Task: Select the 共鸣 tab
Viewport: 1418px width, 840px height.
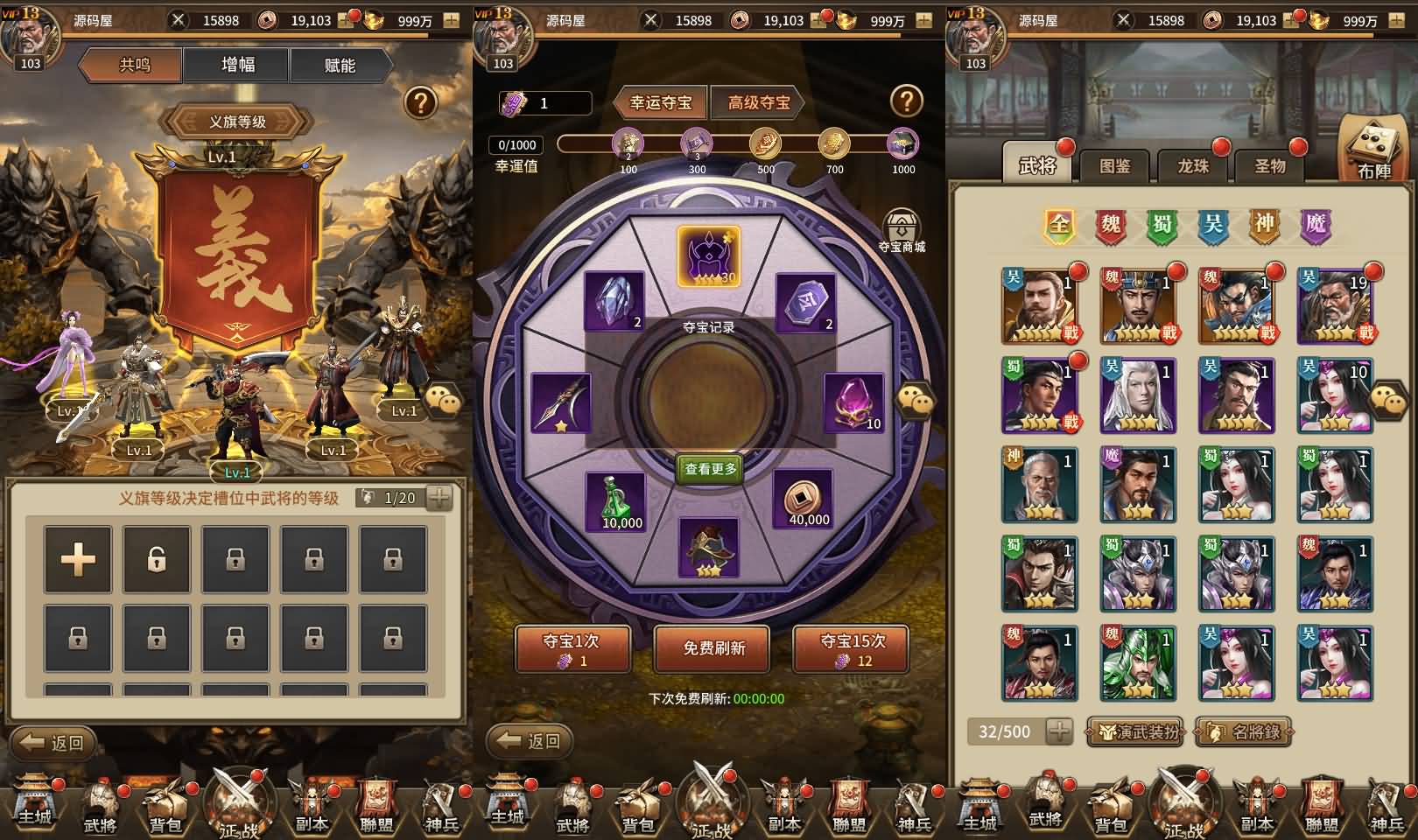Action: coord(135,65)
